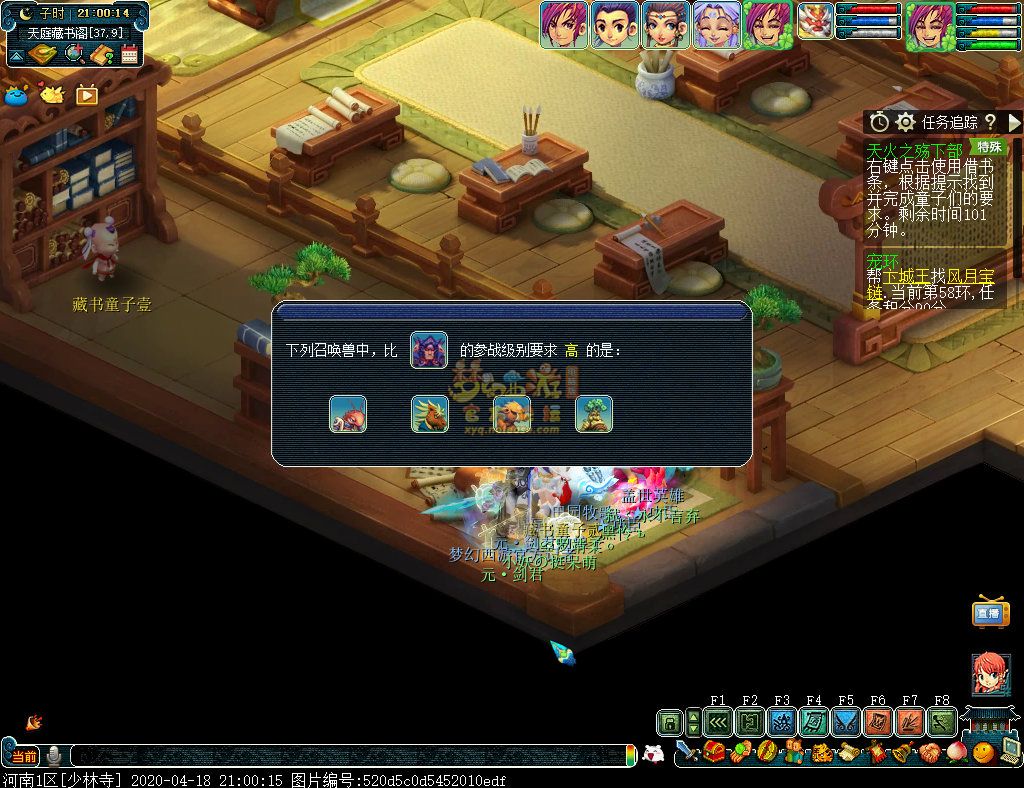The height and width of the screenshot is (788, 1024).
Task: Open the handshake trade icon
Action: click(929, 752)
